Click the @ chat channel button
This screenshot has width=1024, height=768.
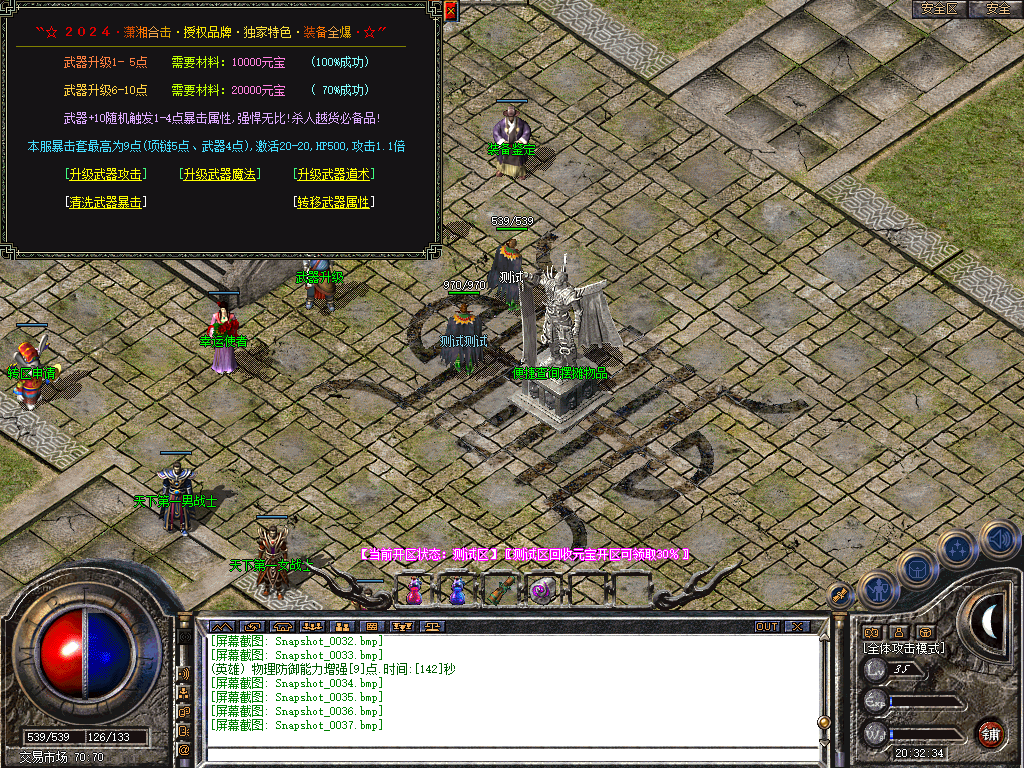pos(185,749)
